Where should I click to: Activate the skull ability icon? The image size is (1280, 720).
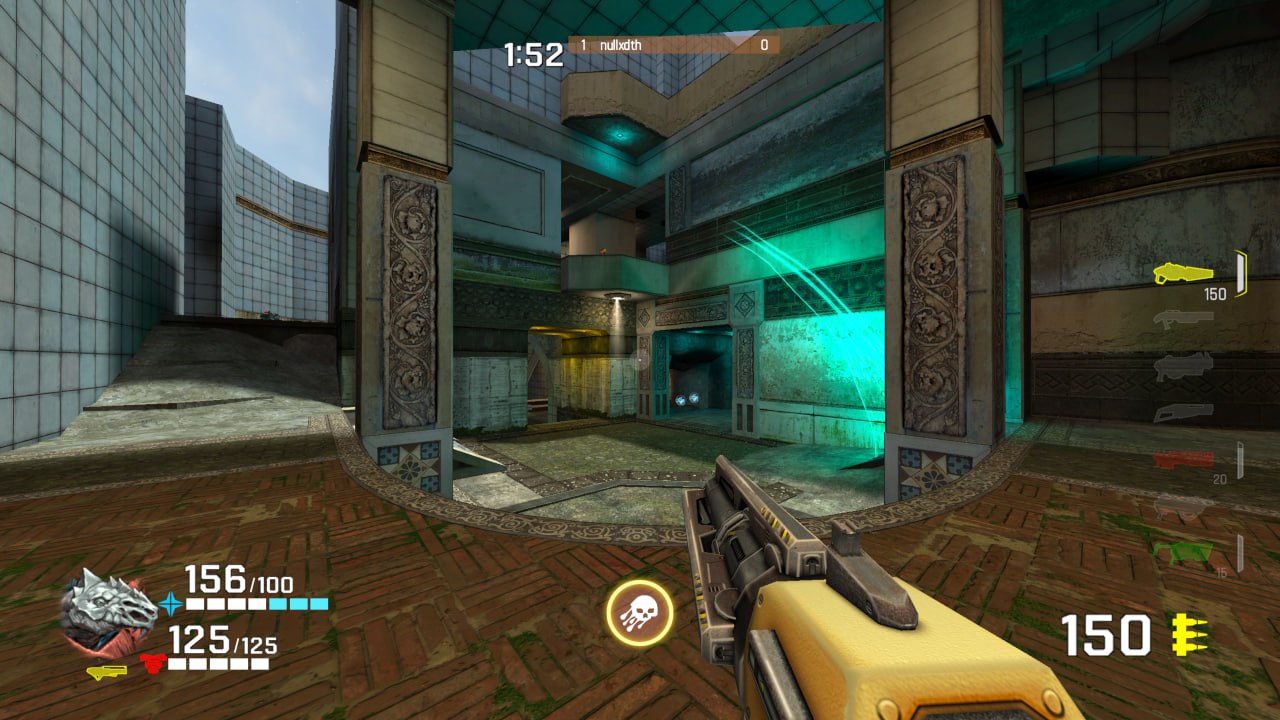coord(639,613)
